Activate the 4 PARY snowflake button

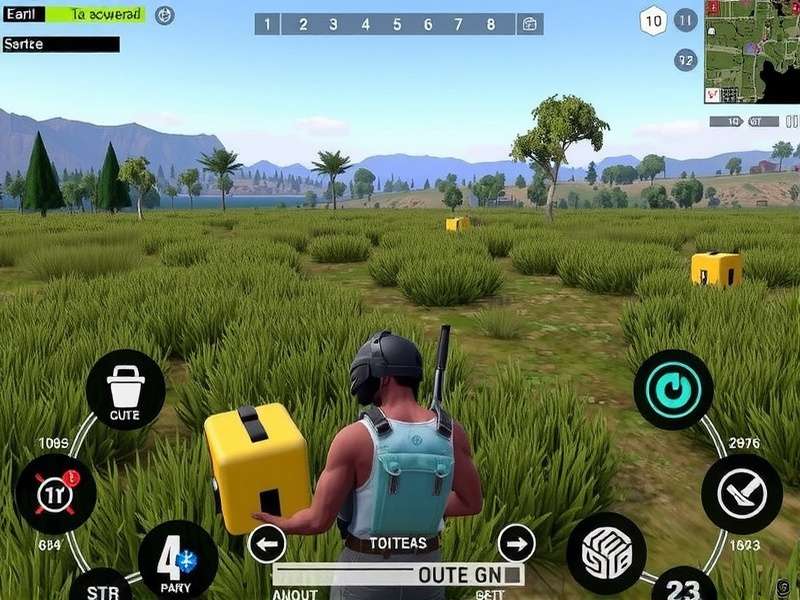point(178,560)
